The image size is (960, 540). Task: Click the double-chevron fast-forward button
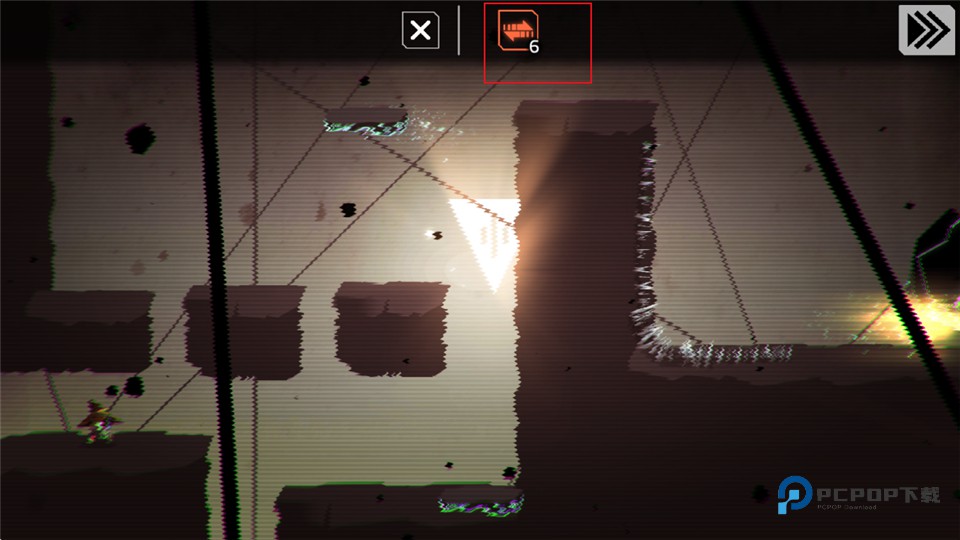point(927,29)
